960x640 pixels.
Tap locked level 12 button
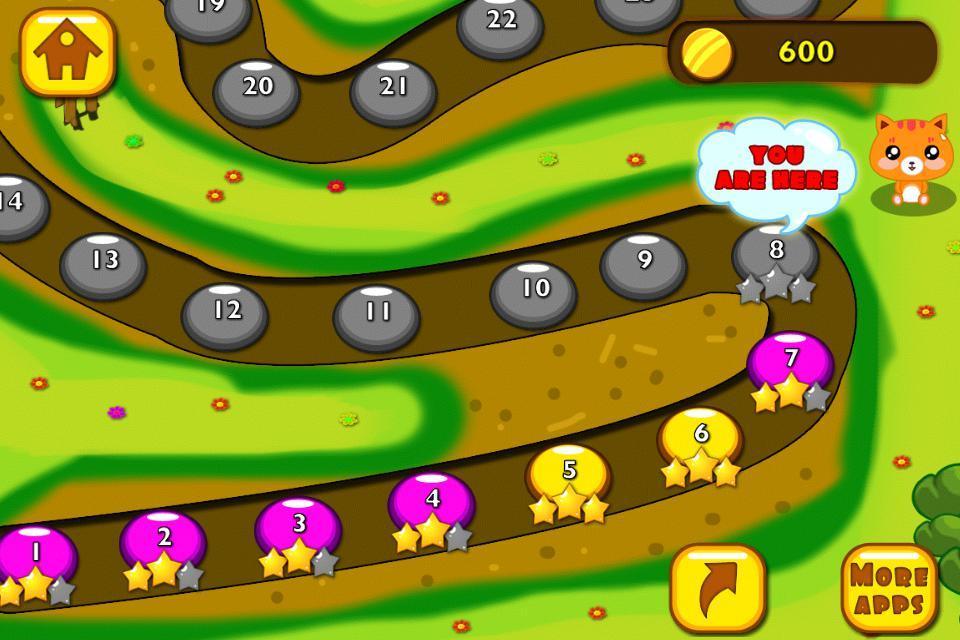(x=225, y=314)
